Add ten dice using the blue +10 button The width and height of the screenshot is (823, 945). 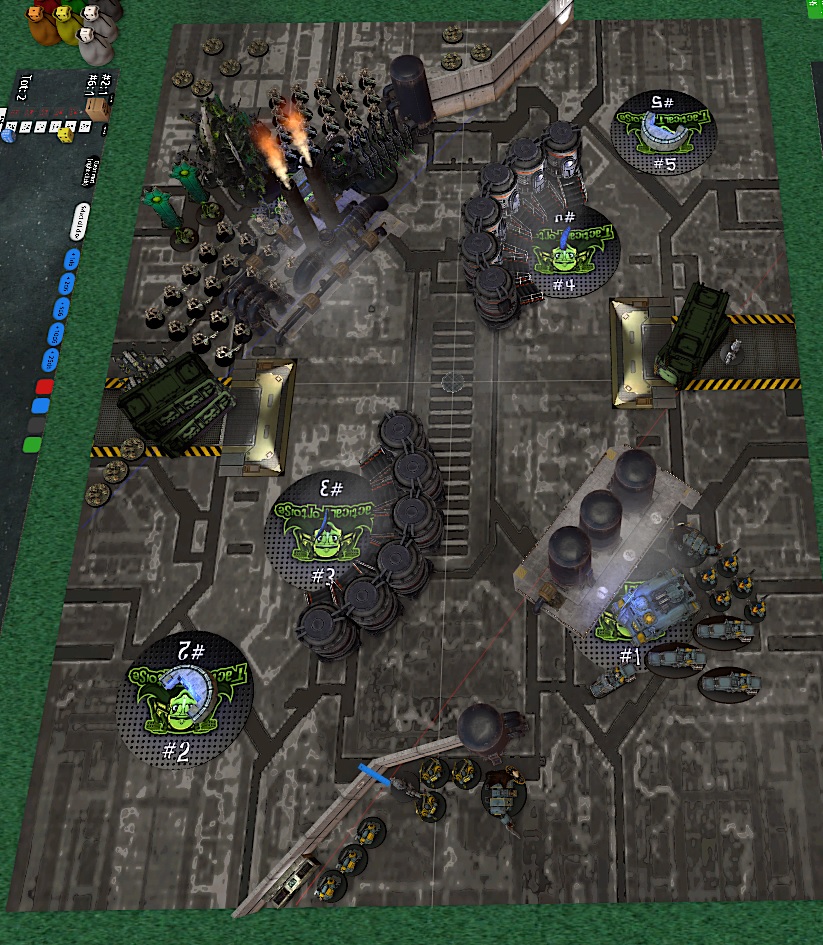tap(56, 335)
